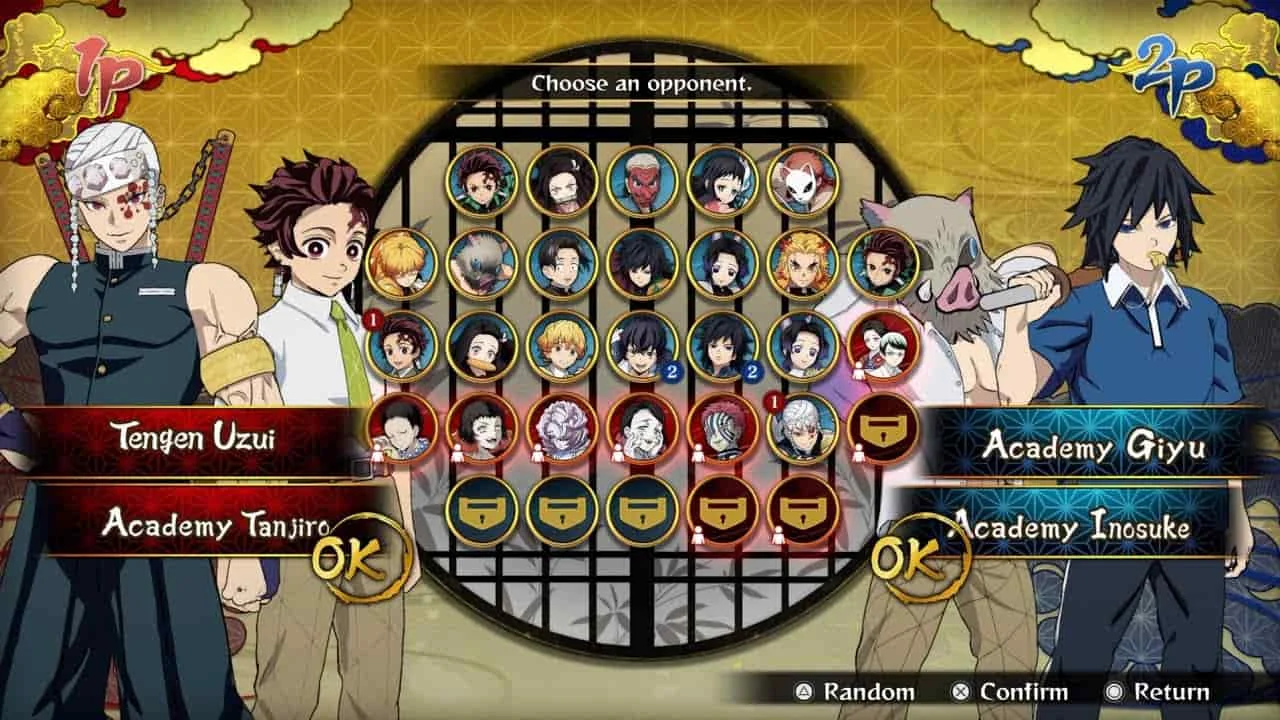Pick the demon Susamaru portrait
The image size is (1280, 720).
click(x=482, y=427)
